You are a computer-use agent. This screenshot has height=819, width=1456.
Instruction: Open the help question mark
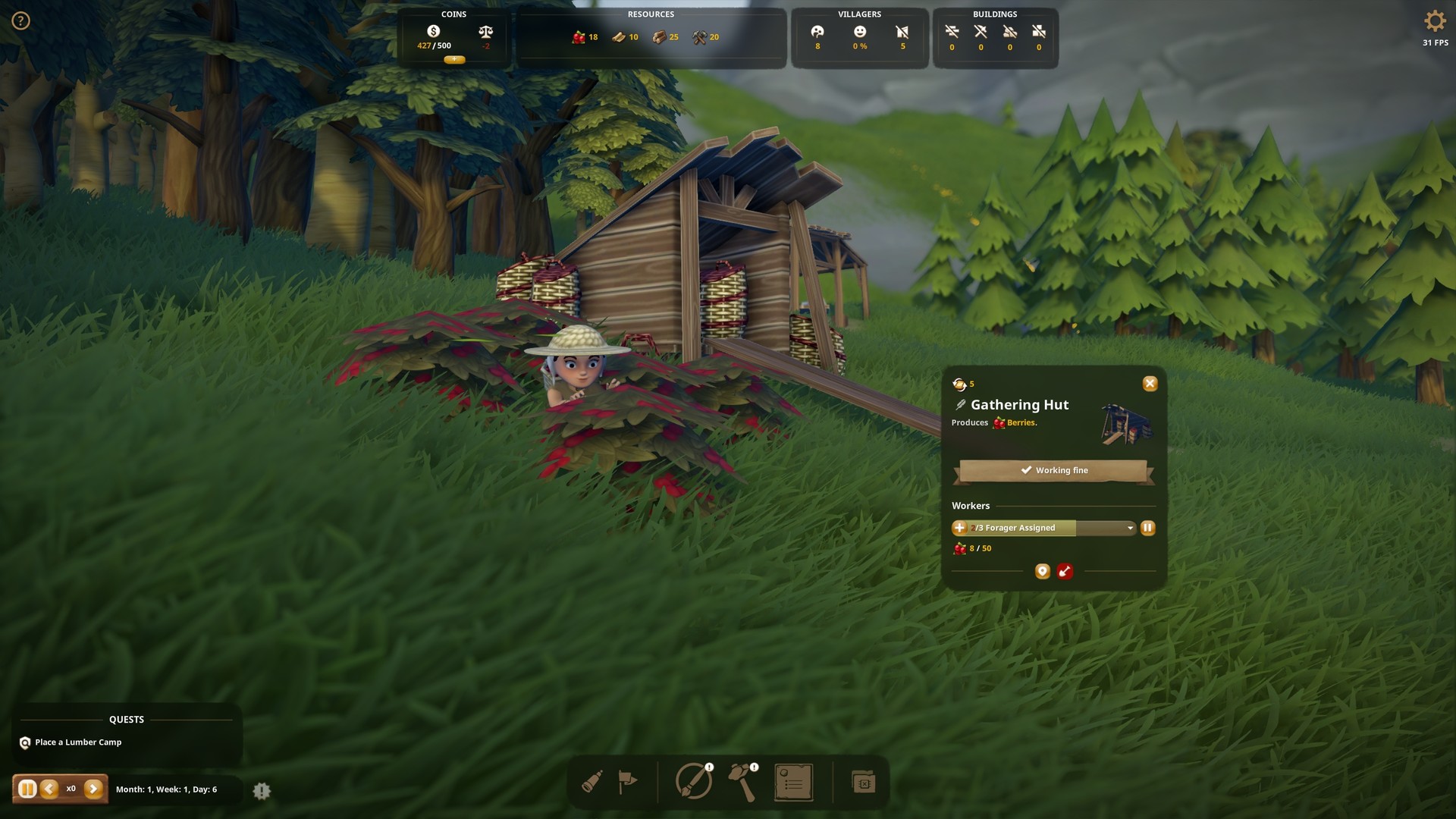pyautogui.click(x=20, y=20)
